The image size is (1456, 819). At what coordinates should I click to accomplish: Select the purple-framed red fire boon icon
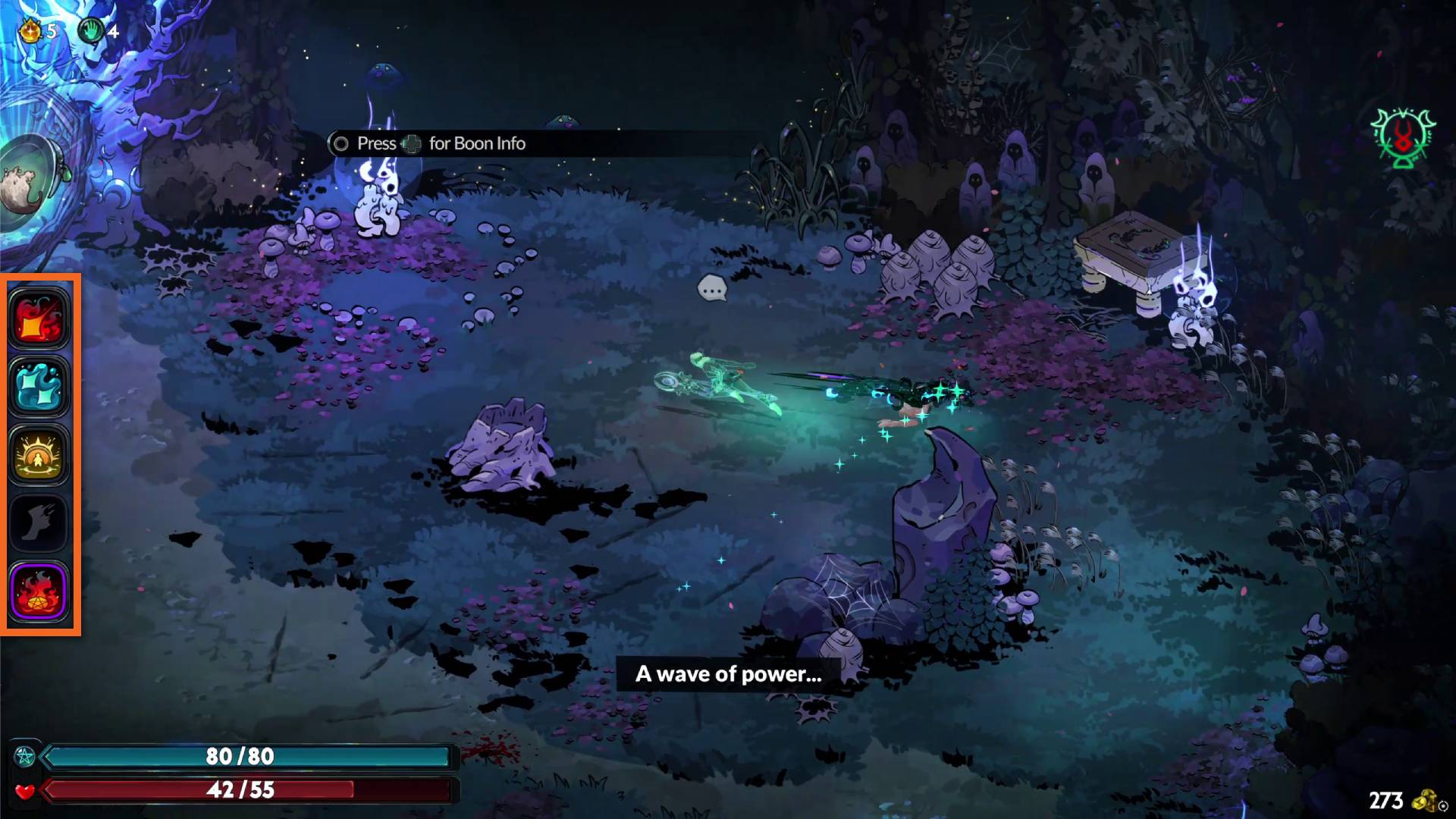[39, 591]
